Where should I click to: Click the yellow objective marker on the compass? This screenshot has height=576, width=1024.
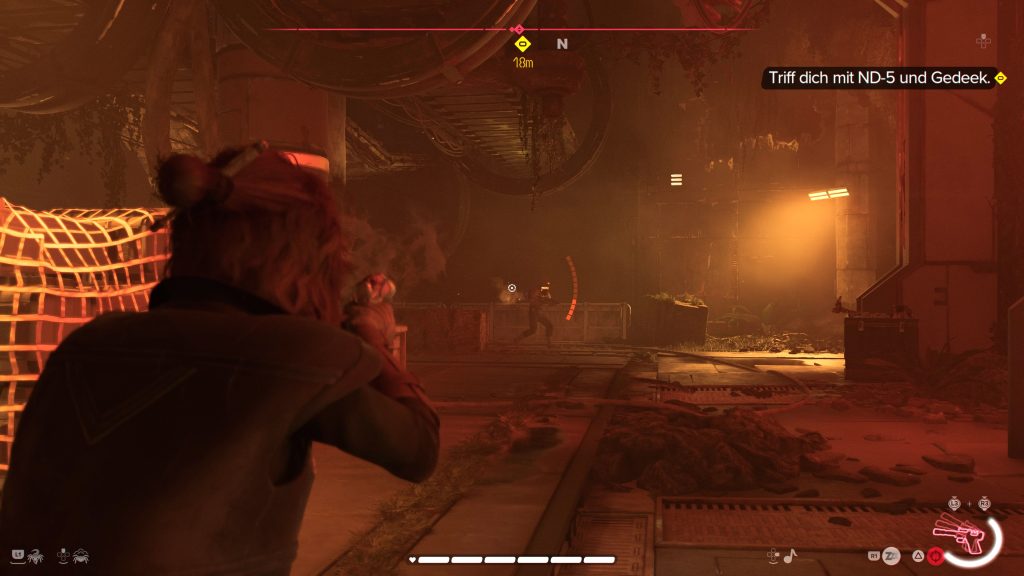pyautogui.click(x=521, y=44)
